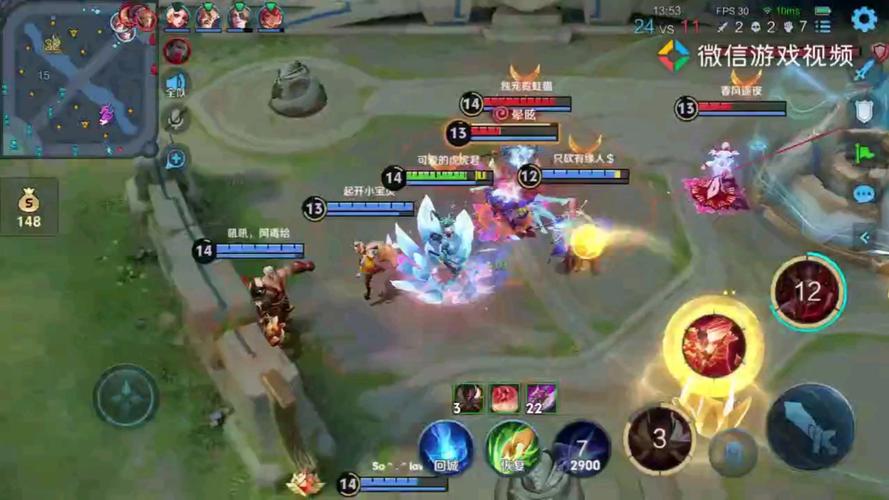Use the green 恢复 restore skill
This screenshot has height=500, width=889.
point(513,446)
